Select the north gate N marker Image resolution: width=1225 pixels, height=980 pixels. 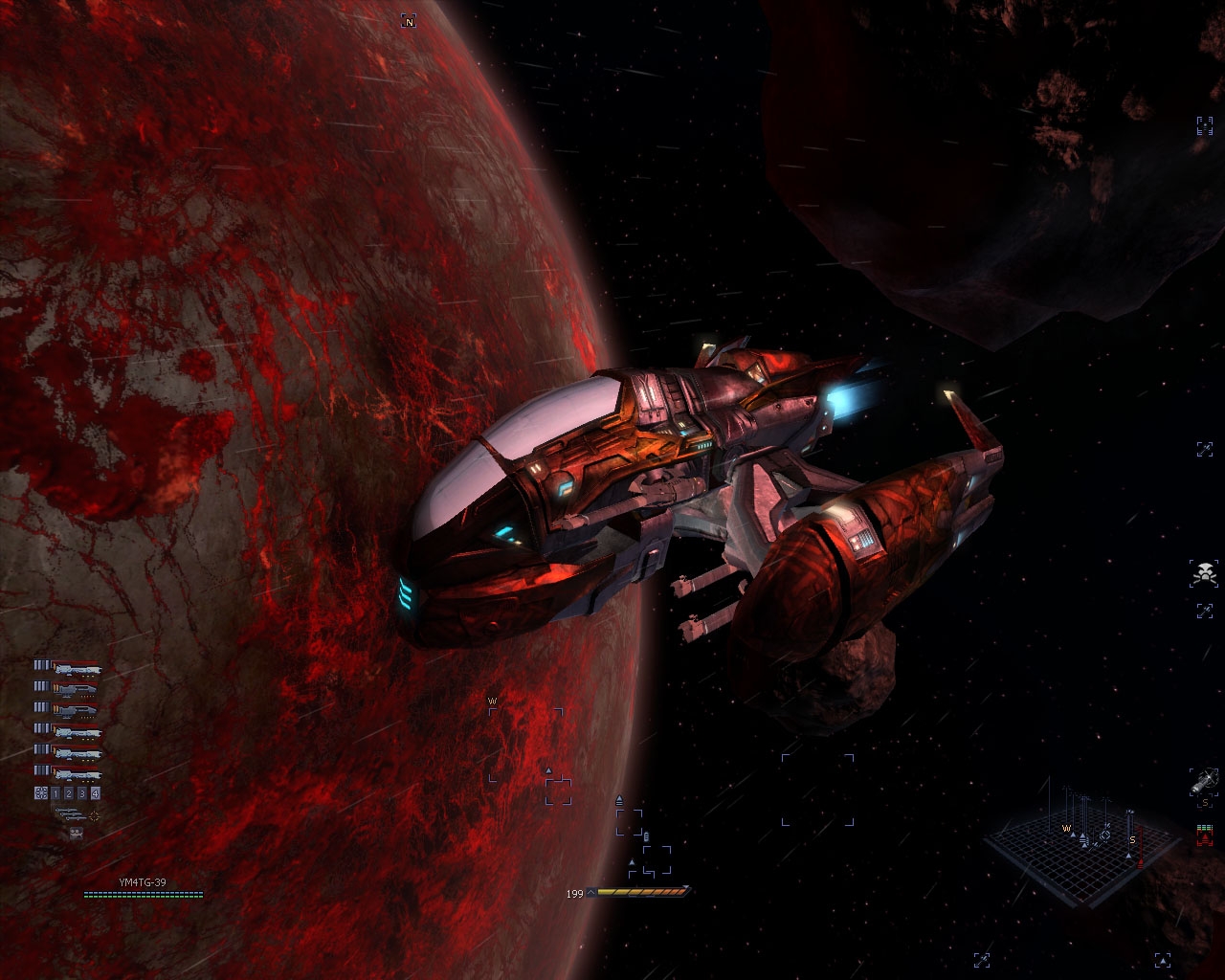[409, 21]
